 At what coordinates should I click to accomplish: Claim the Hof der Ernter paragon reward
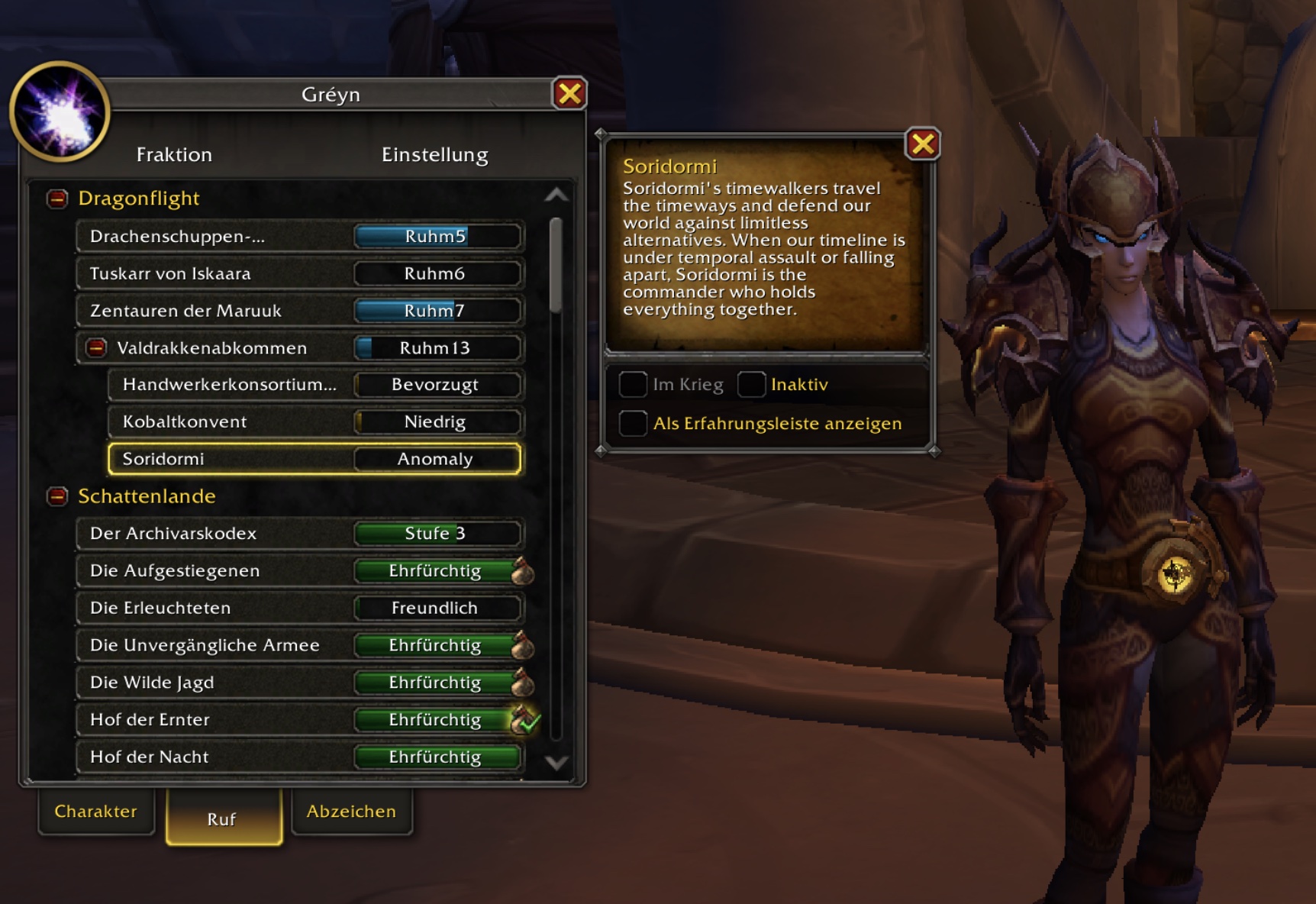524,719
